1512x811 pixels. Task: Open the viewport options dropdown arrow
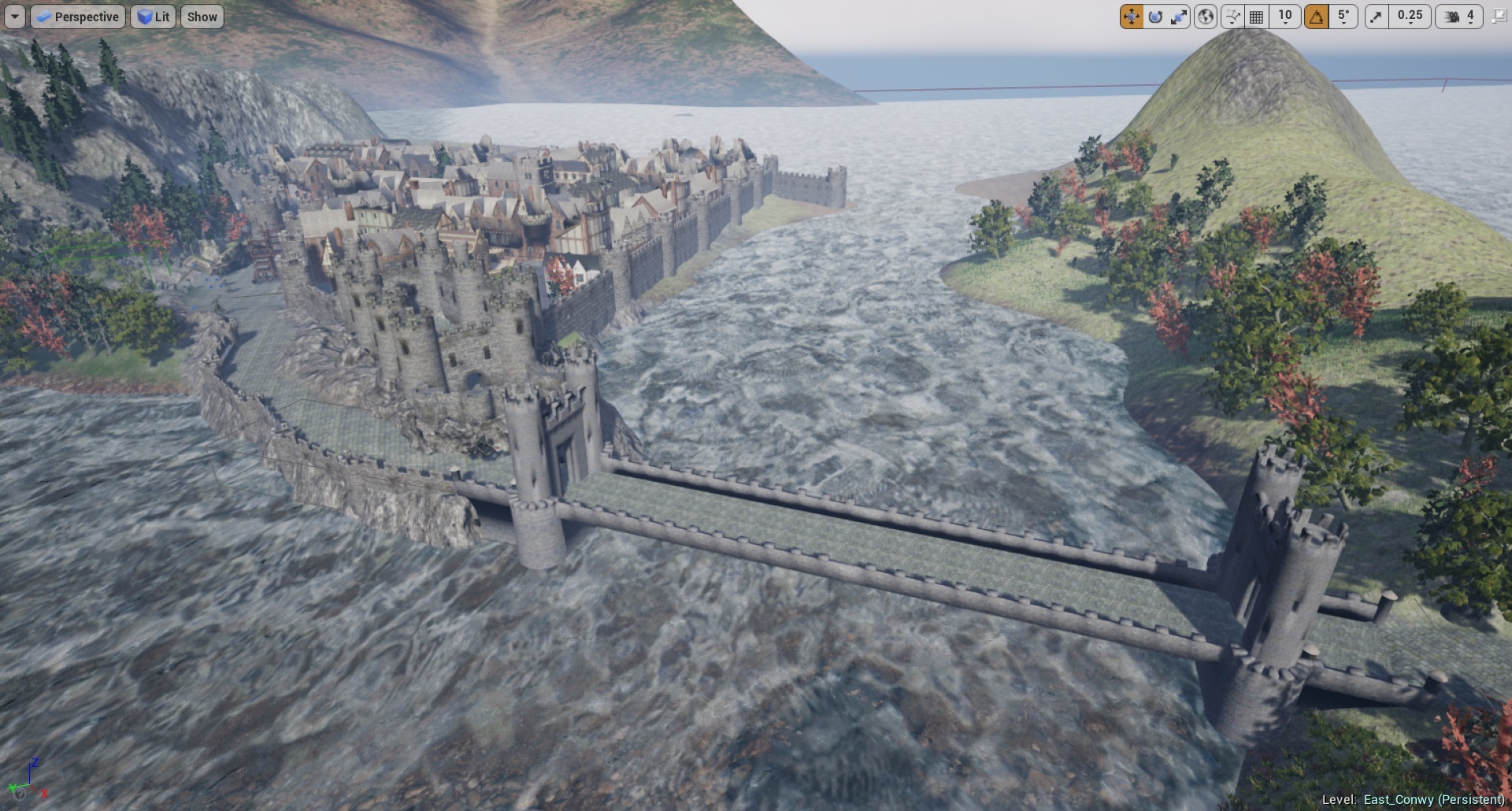point(14,17)
